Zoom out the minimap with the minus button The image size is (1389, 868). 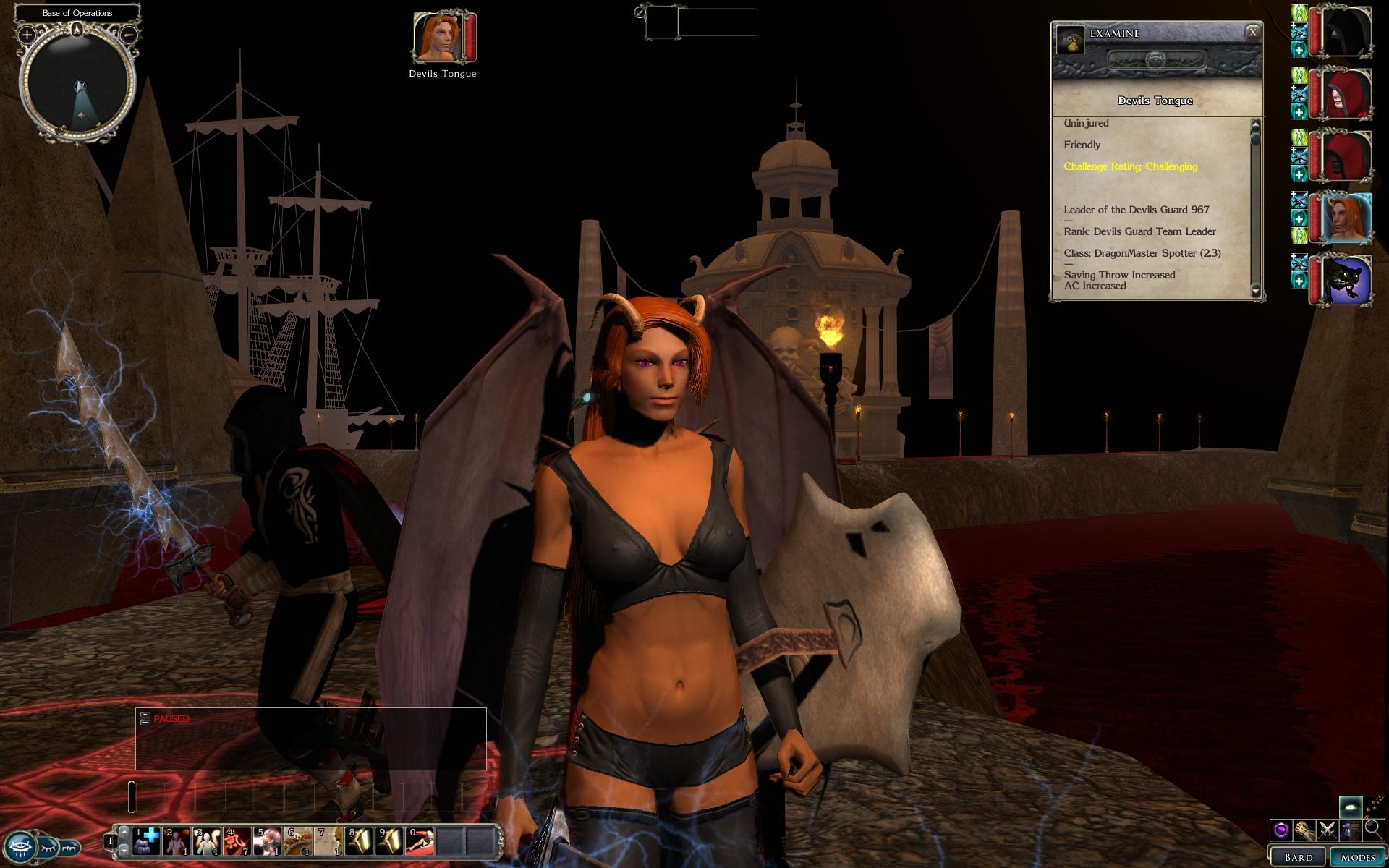tap(129, 34)
